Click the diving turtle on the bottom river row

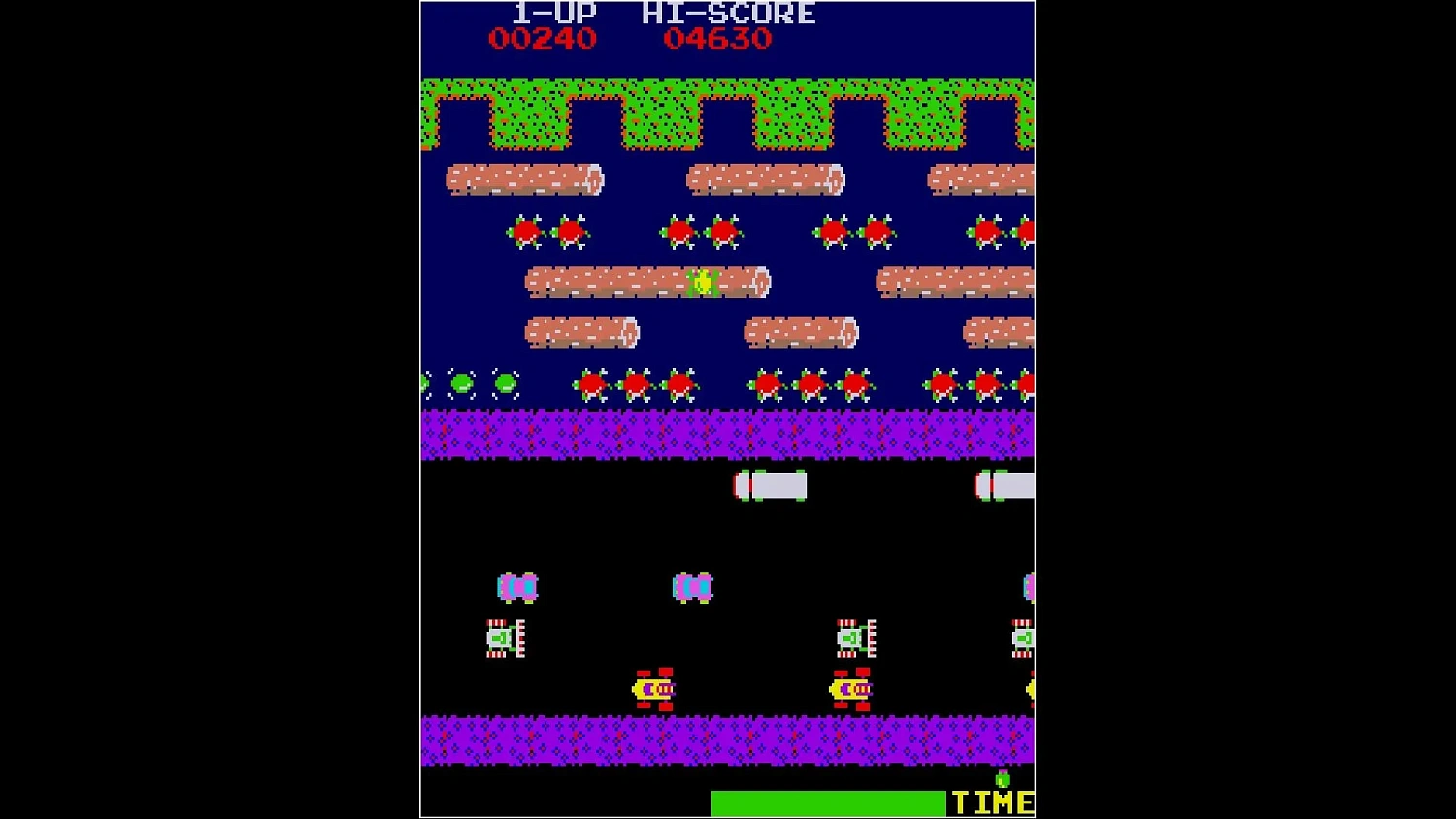coord(461,382)
